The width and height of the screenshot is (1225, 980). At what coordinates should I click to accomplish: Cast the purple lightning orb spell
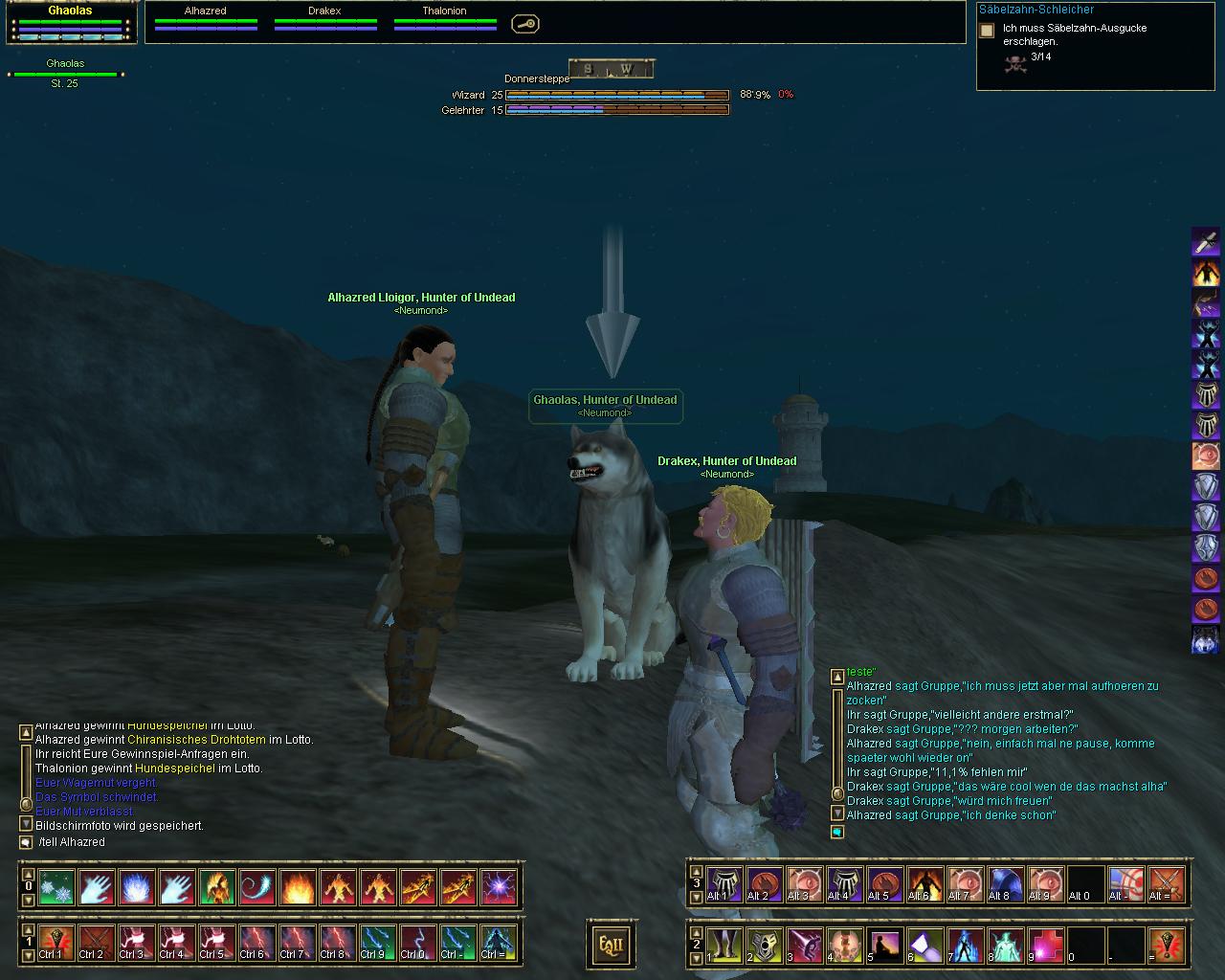tap(499, 887)
